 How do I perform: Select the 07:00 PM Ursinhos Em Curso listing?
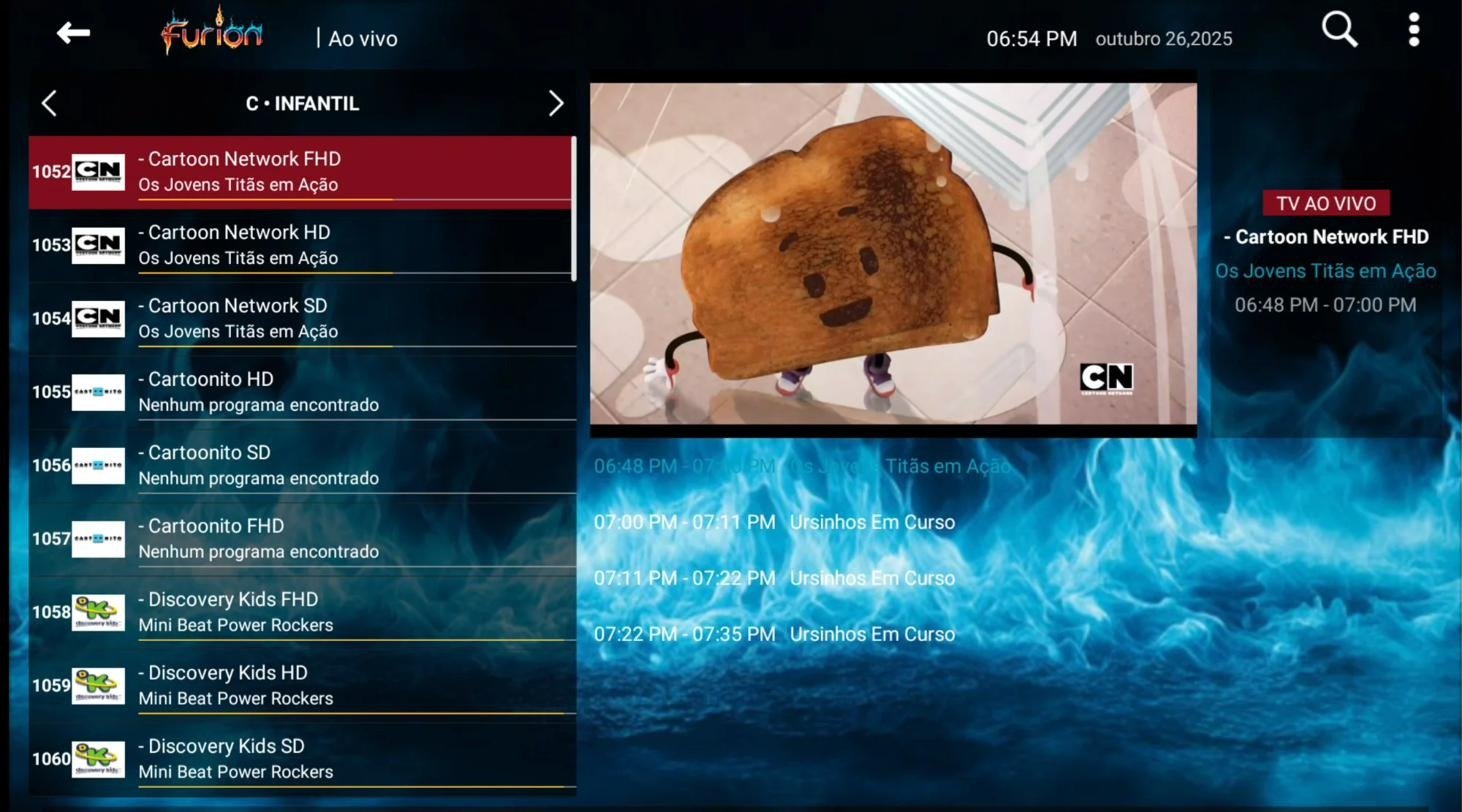click(x=774, y=522)
